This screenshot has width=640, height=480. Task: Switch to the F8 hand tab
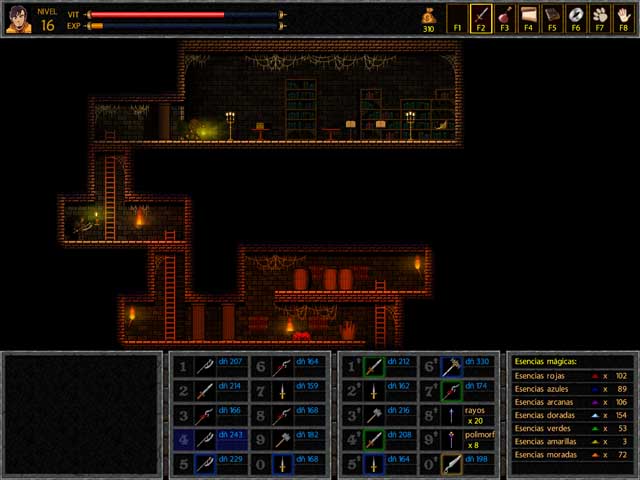click(x=624, y=17)
